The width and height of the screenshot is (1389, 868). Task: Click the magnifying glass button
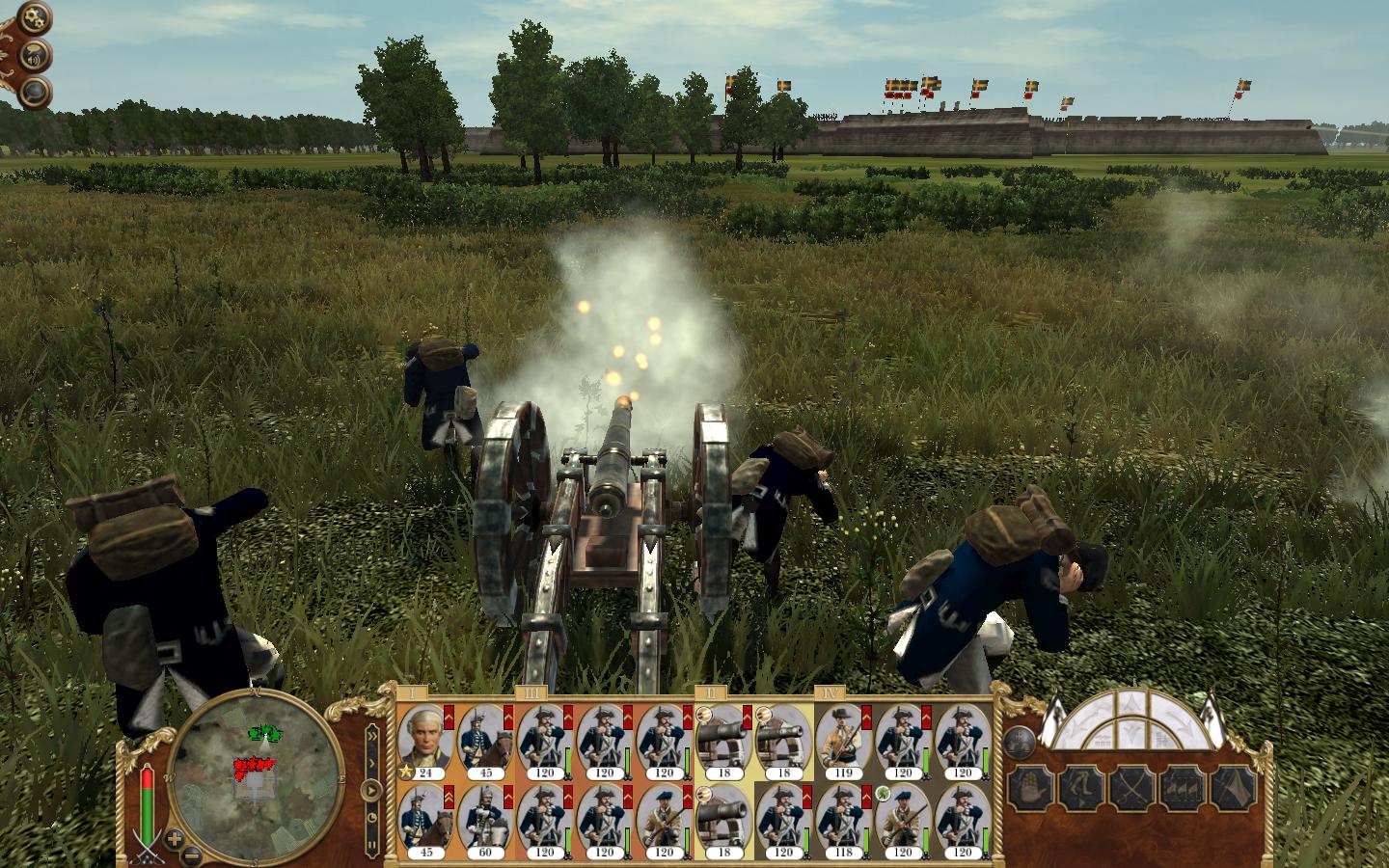pyautogui.click(x=36, y=92)
